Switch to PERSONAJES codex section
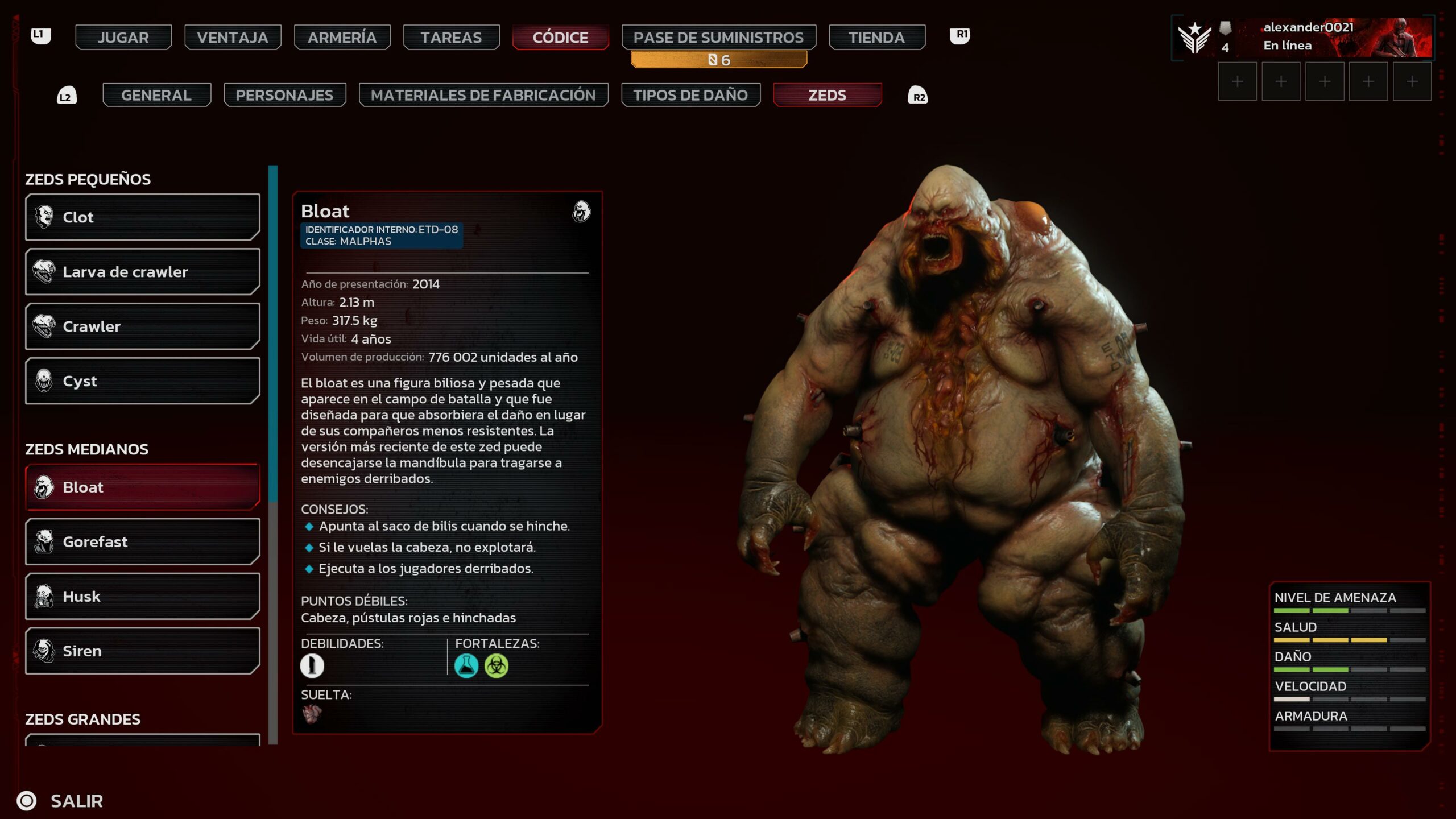The height and width of the screenshot is (819, 1456). point(284,95)
